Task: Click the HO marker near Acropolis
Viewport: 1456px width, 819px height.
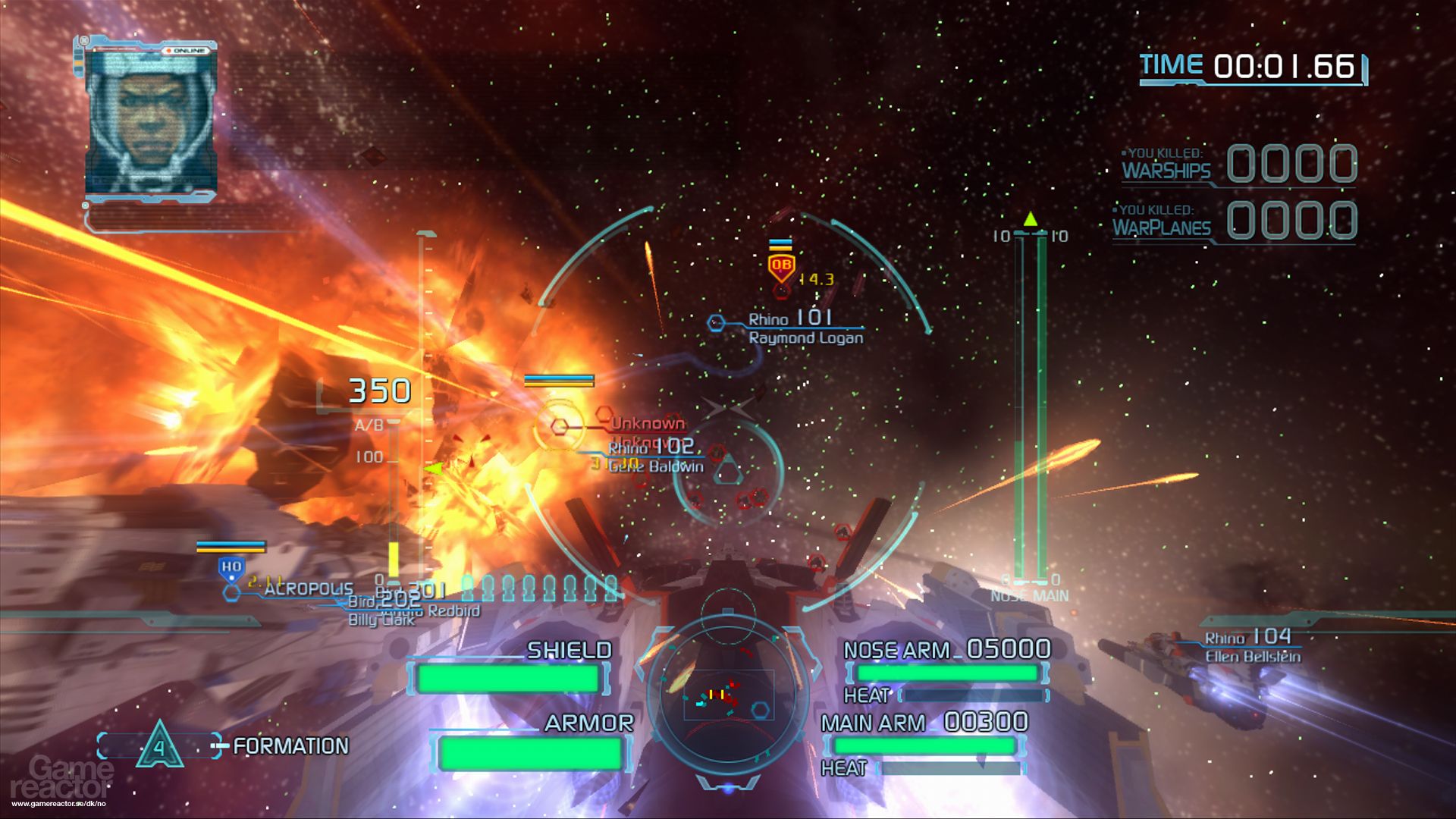Action: tap(233, 565)
